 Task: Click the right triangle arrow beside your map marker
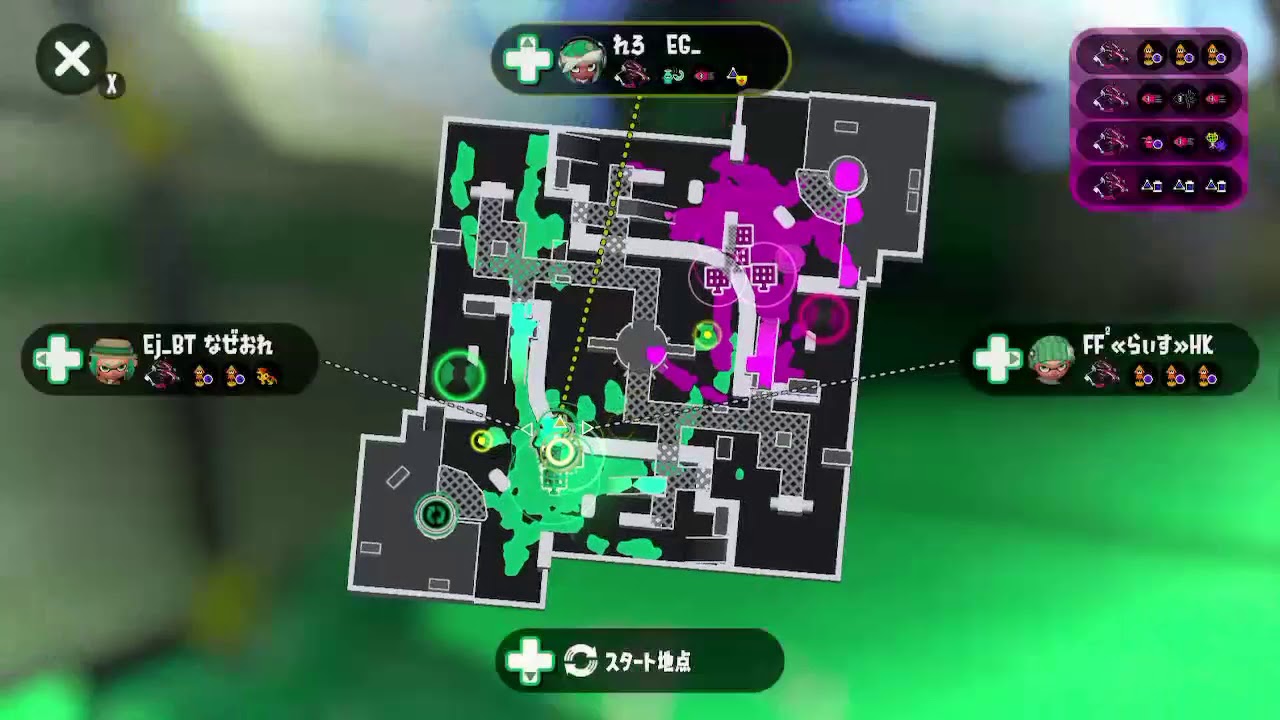[x=586, y=427]
